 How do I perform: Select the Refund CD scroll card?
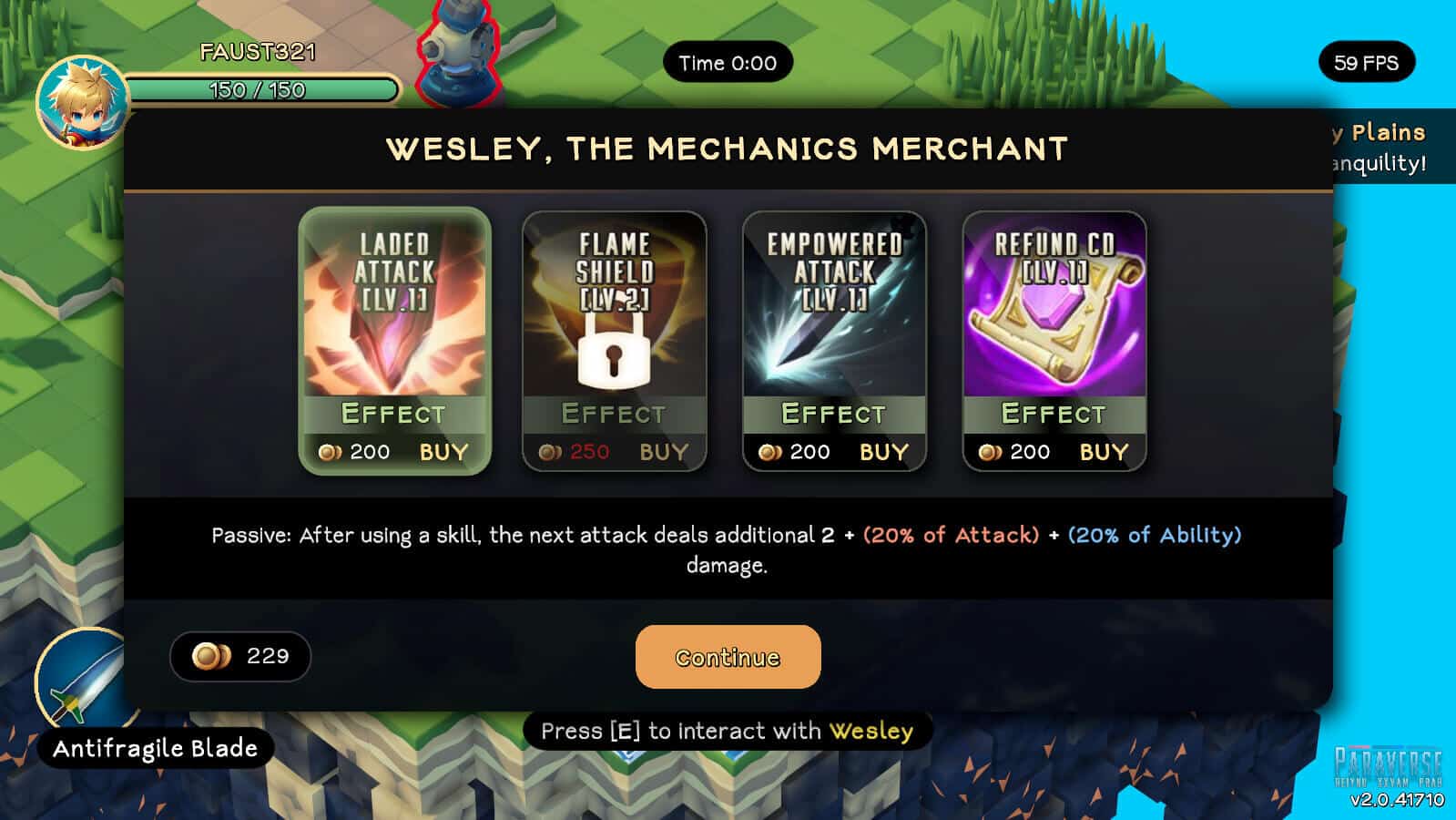click(x=1054, y=310)
